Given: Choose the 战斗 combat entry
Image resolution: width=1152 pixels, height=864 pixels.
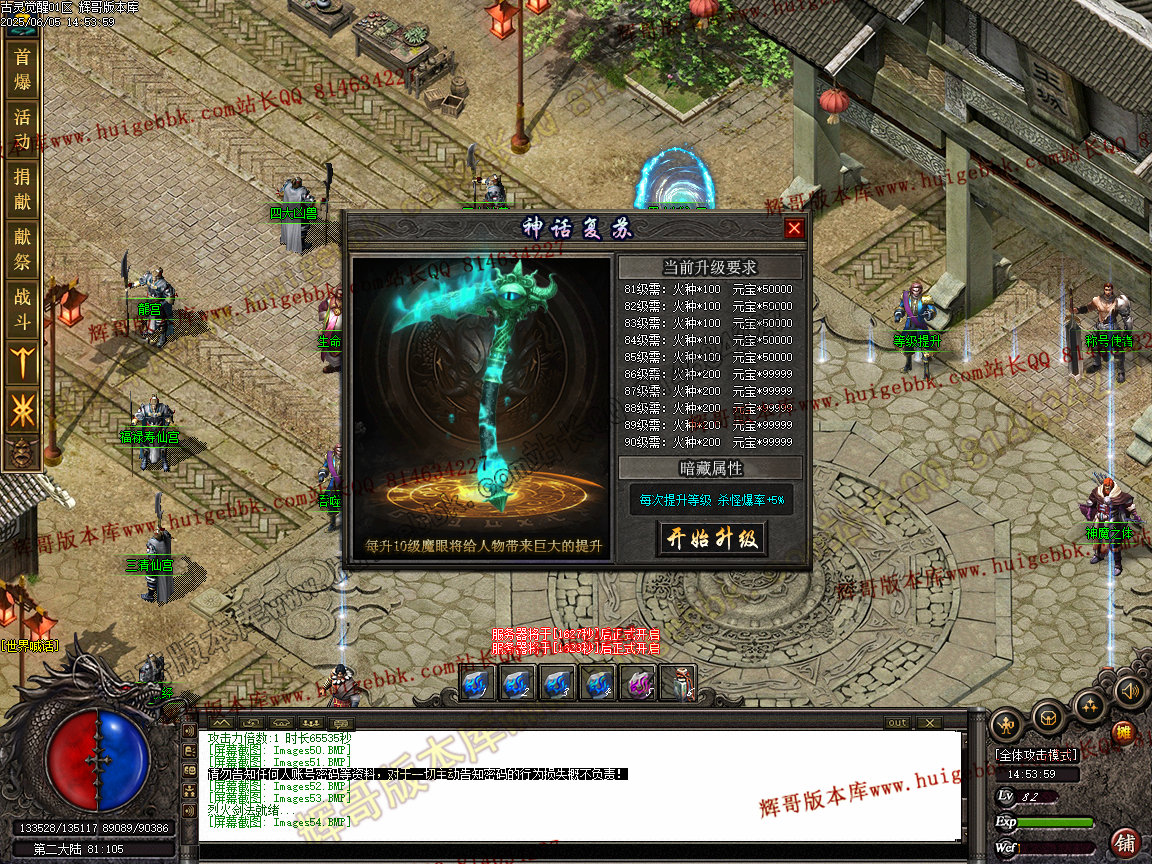Looking at the screenshot, I should (22, 309).
